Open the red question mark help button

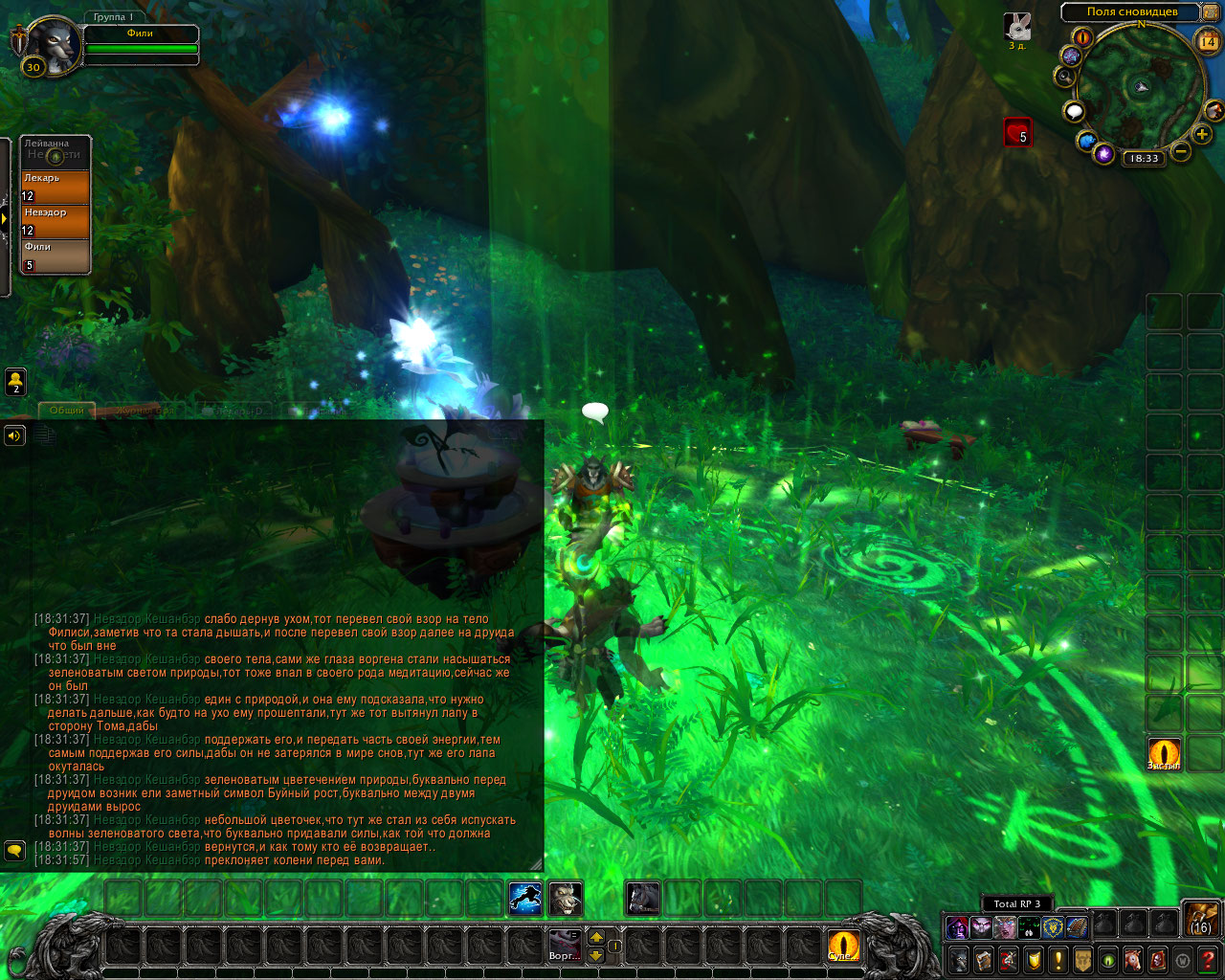click(x=1208, y=959)
